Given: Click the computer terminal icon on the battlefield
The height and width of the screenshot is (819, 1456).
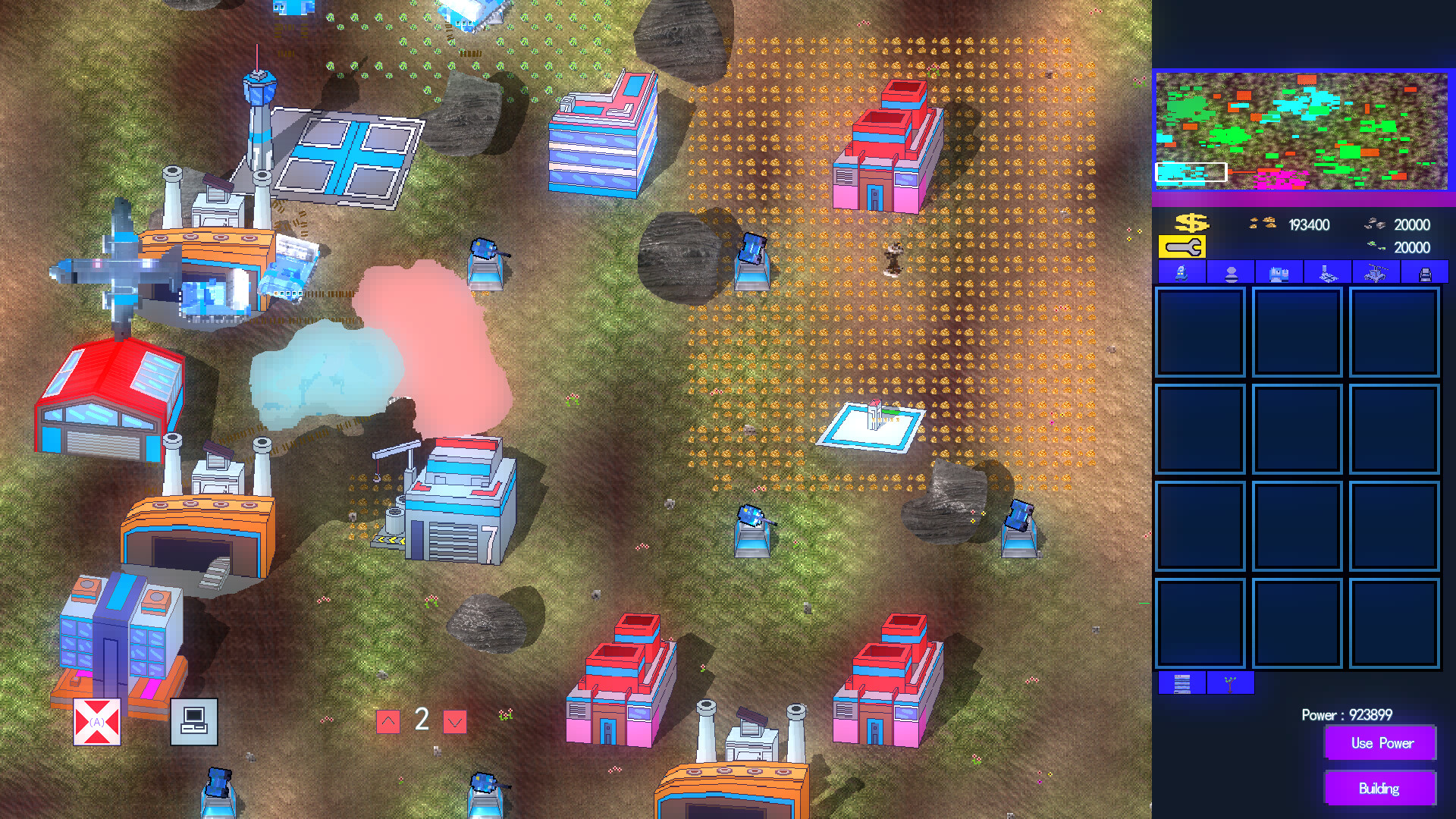Looking at the screenshot, I should (195, 721).
